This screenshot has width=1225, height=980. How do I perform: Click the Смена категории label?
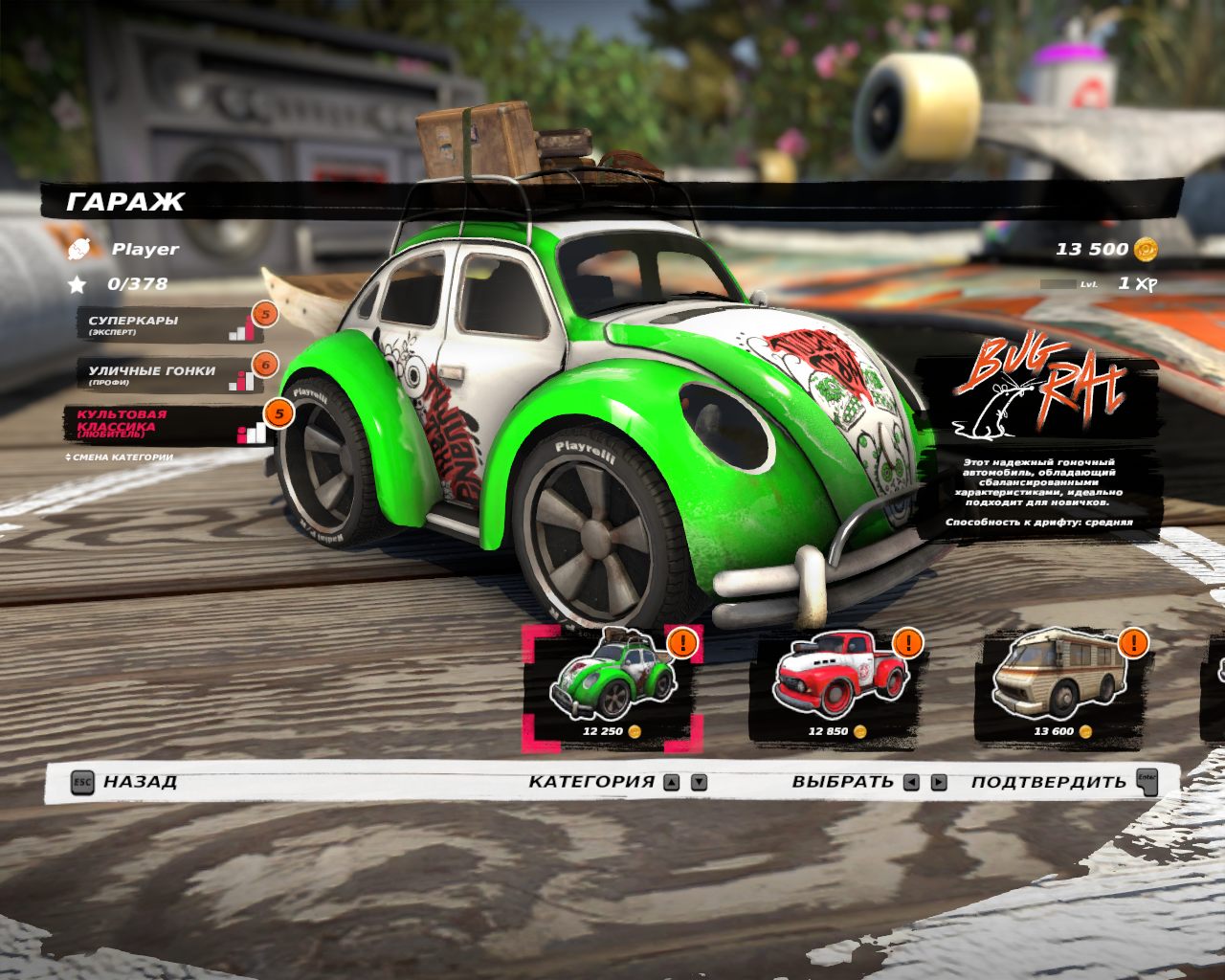click(120, 457)
